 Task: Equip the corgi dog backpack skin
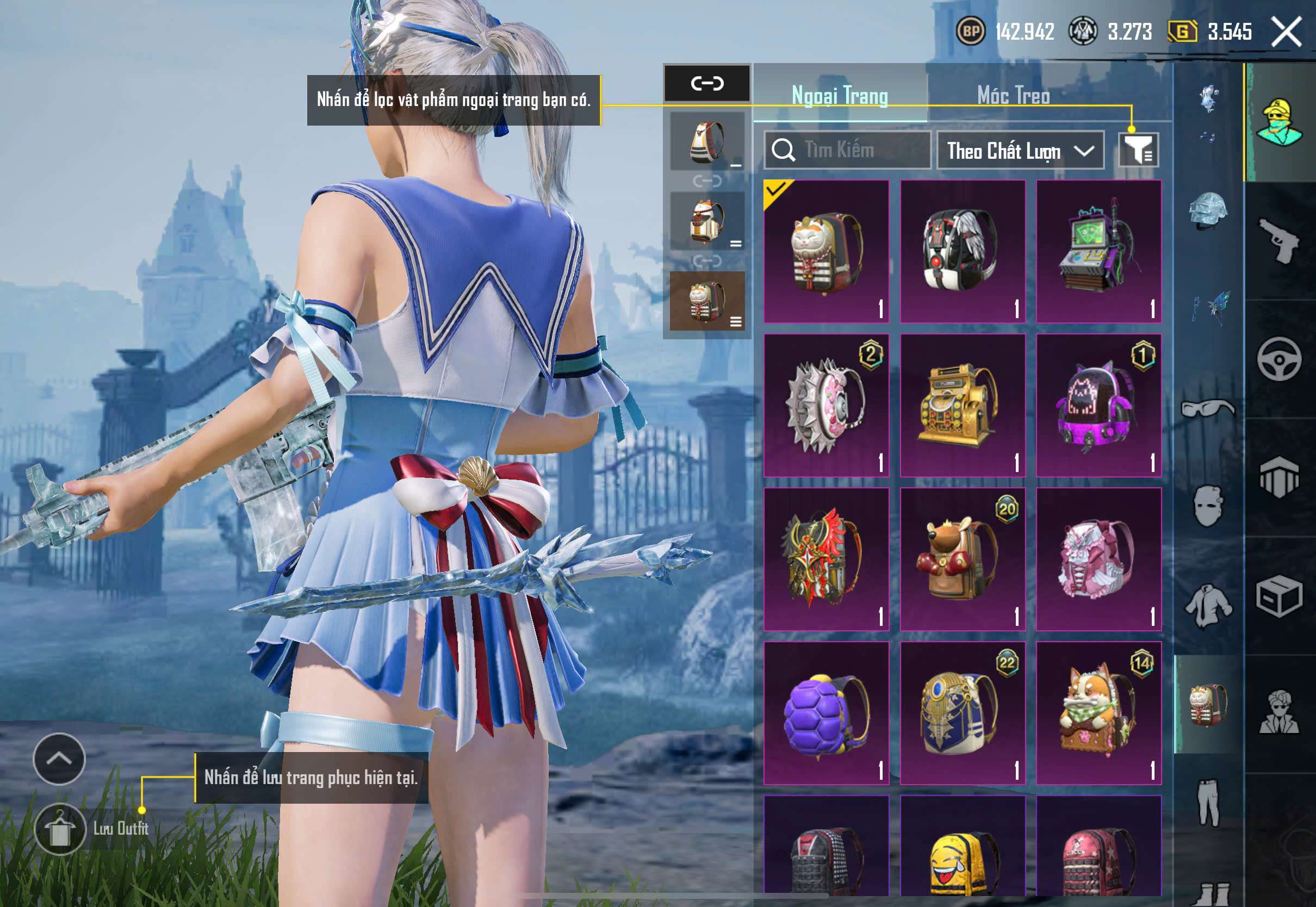(1098, 713)
